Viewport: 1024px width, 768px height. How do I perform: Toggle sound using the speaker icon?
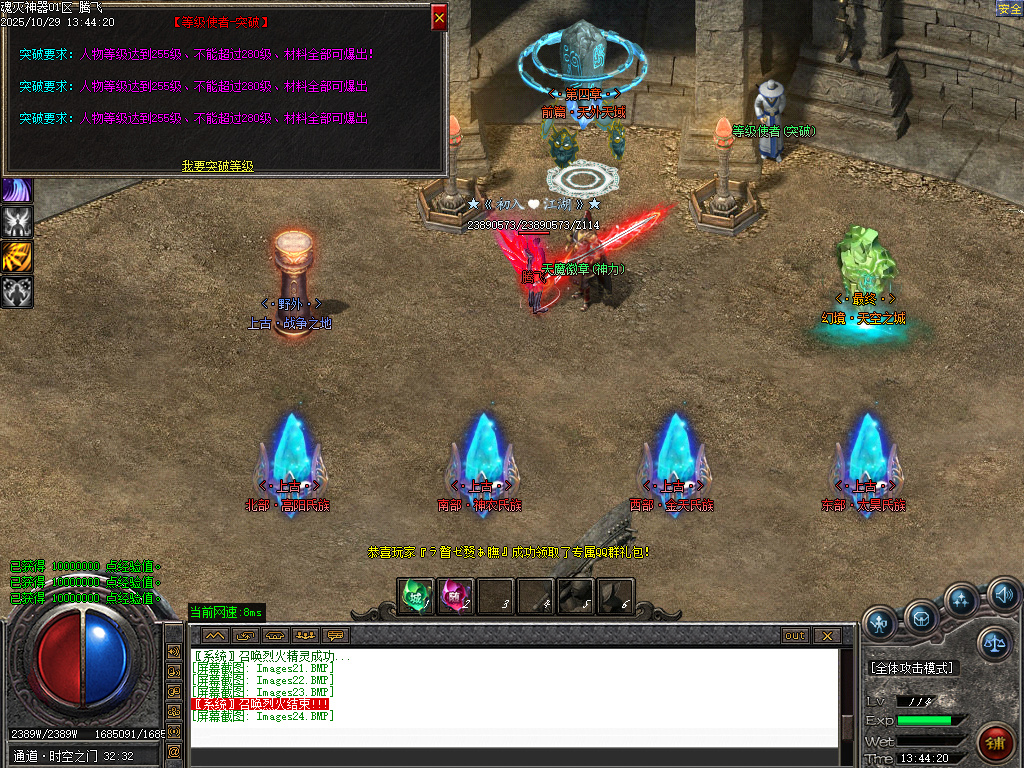(1003, 596)
